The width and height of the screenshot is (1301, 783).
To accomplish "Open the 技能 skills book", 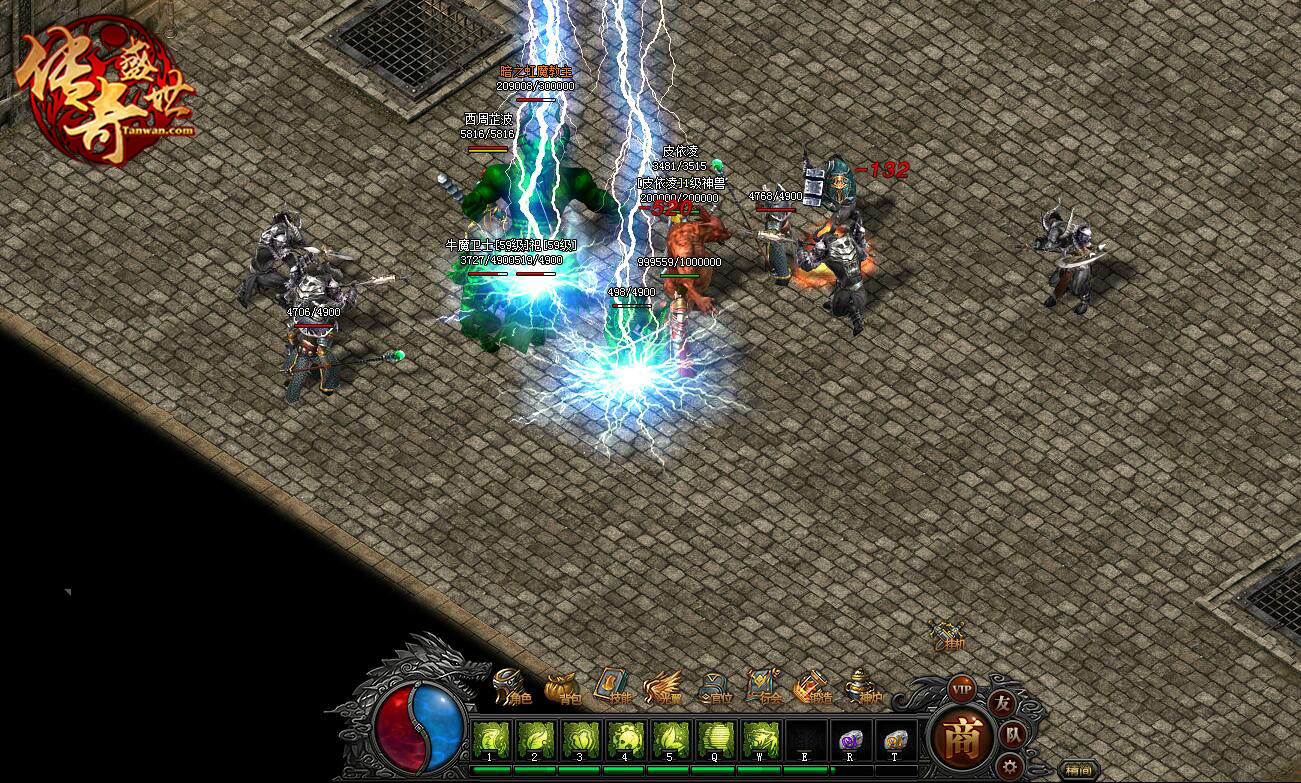I will 613,687.
